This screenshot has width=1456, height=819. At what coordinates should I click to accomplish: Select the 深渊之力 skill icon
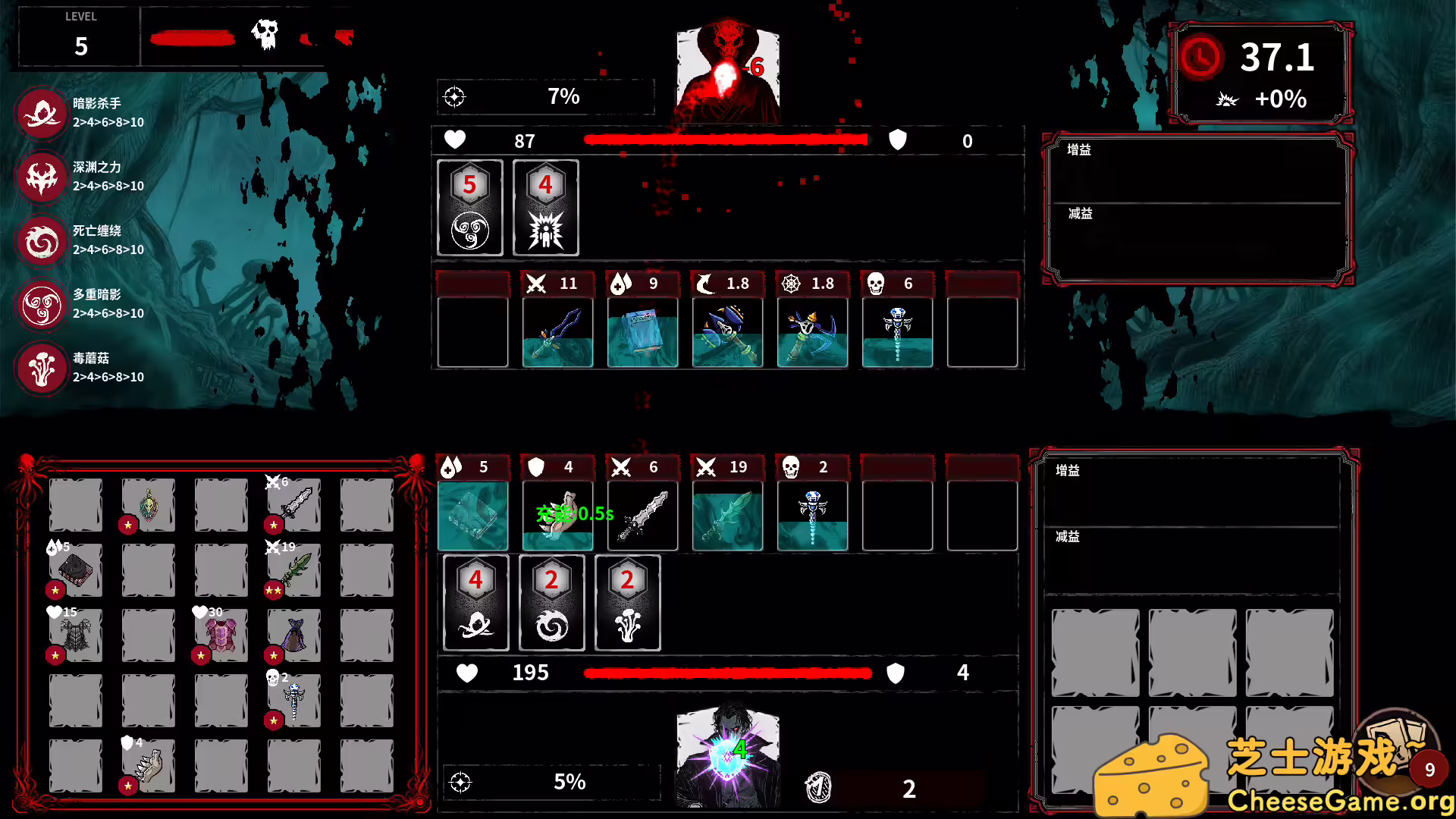click(42, 177)
